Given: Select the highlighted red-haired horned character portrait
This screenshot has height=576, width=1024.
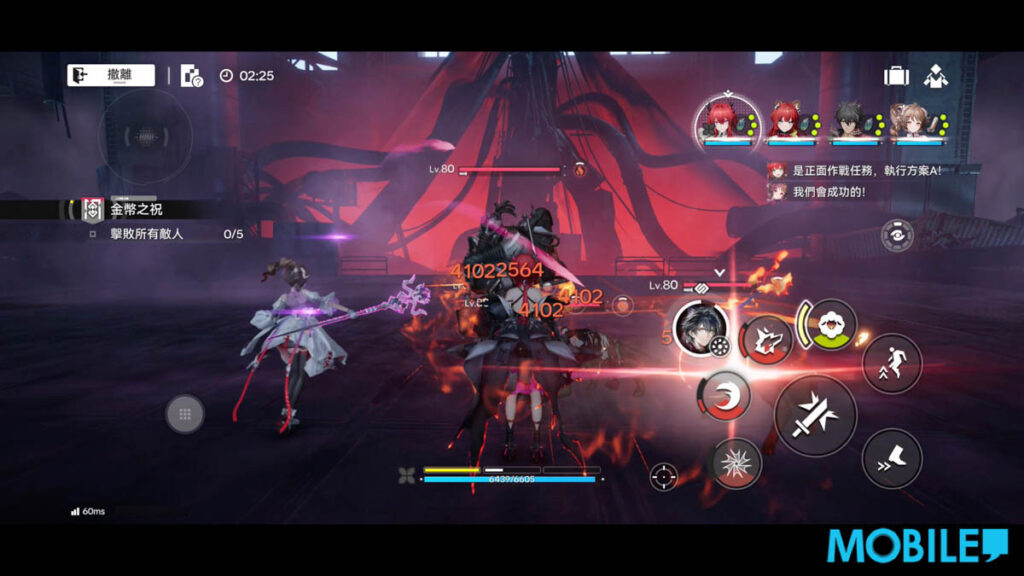Looking at the screenshot, I should pos(727,122).
